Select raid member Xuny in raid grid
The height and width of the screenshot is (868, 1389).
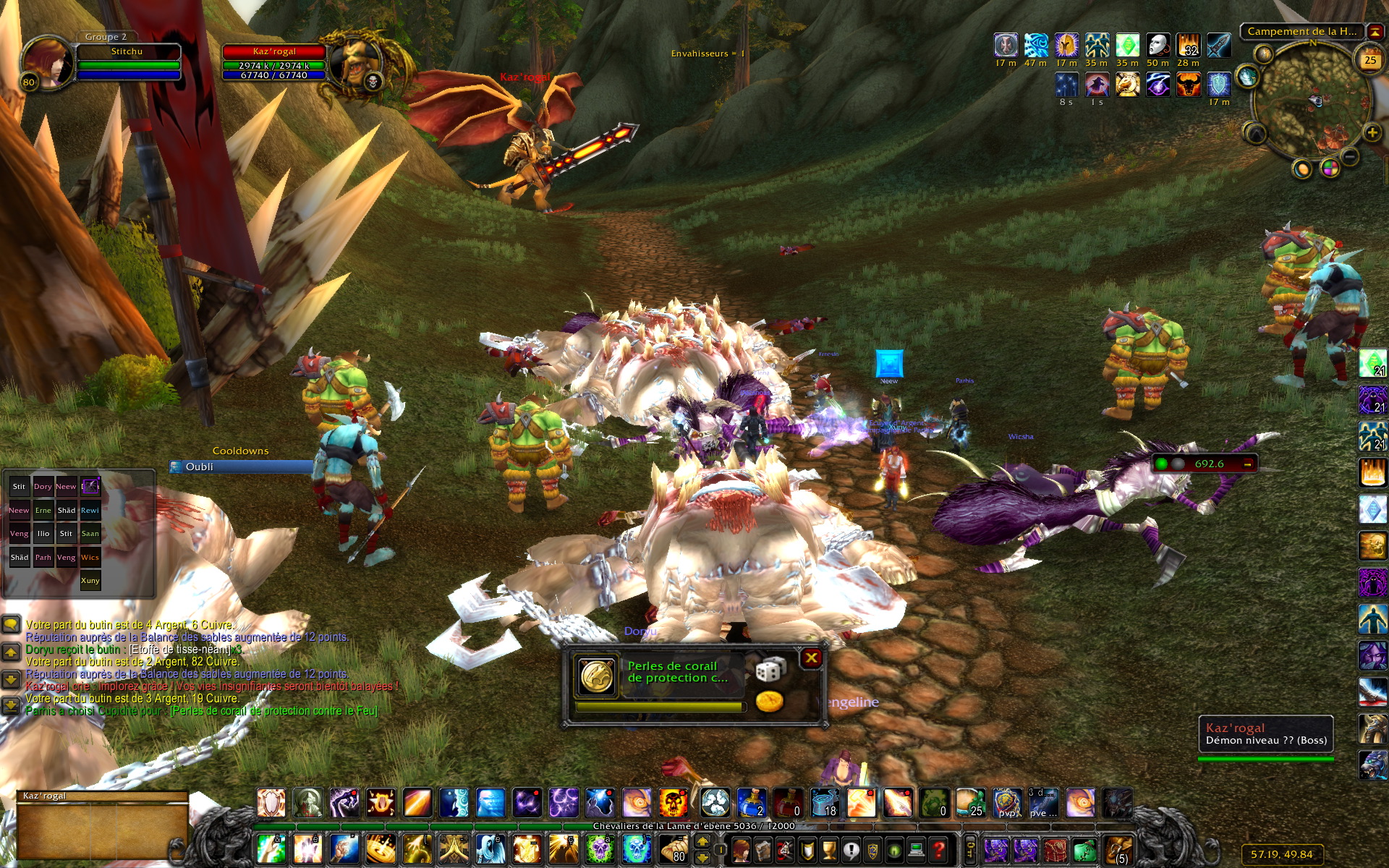tap(90, 580)
